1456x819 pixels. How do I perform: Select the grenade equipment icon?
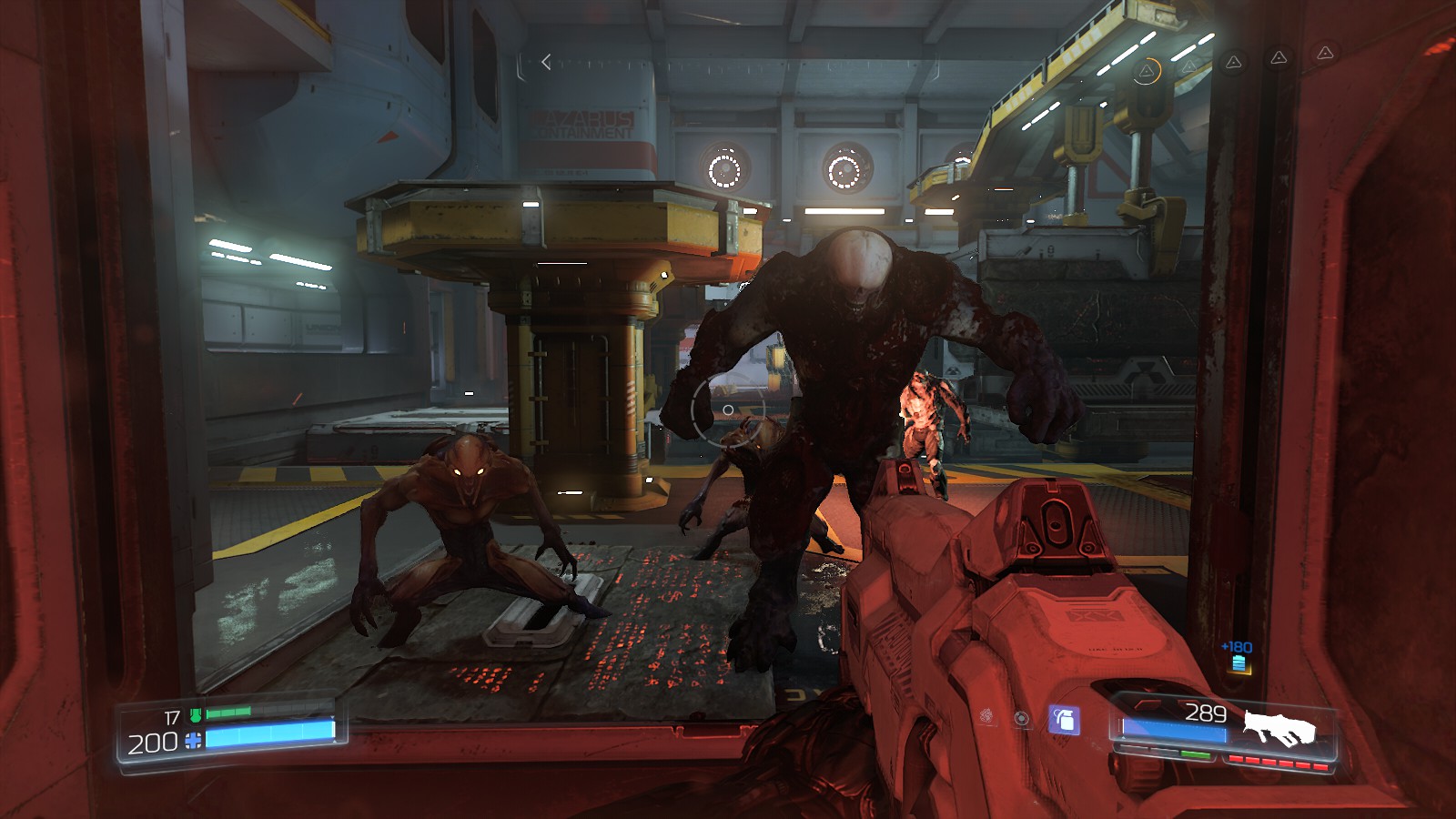tap(1063, 720)
